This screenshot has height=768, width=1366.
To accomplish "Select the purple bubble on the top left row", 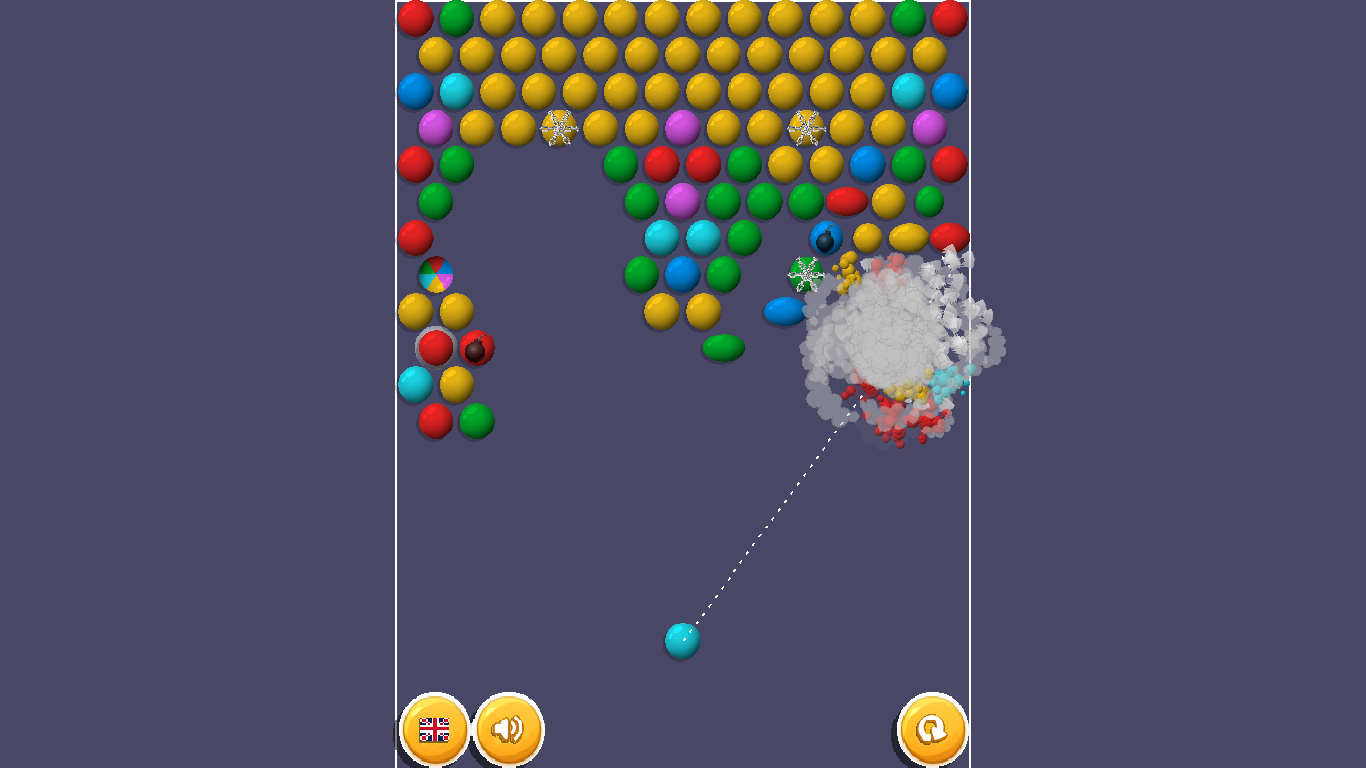I will pyautogui.click(x=436, y=127).
